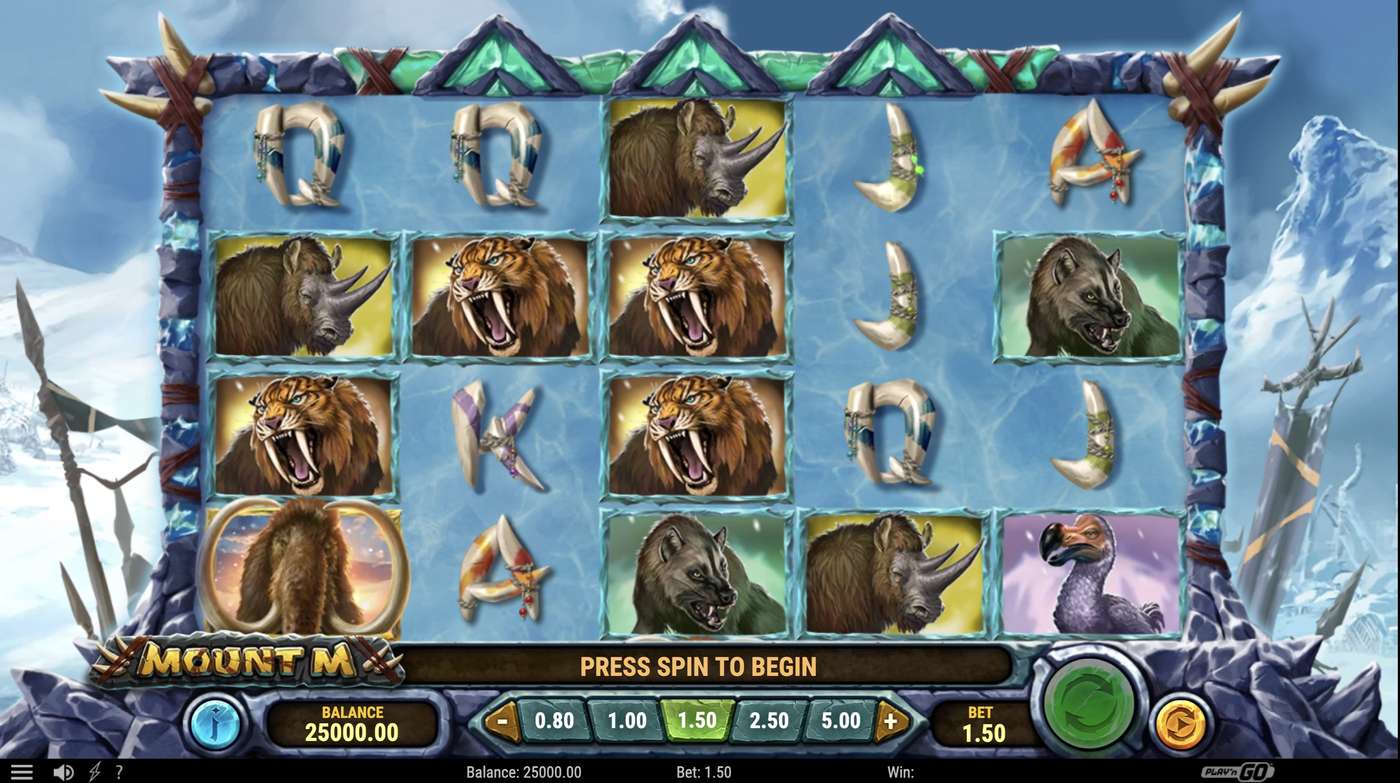Click the 'PRESS SPIN TO BEGIN' message bar
The width and height of the screenshot is (1400, 783).
click(x=700, y=666)
